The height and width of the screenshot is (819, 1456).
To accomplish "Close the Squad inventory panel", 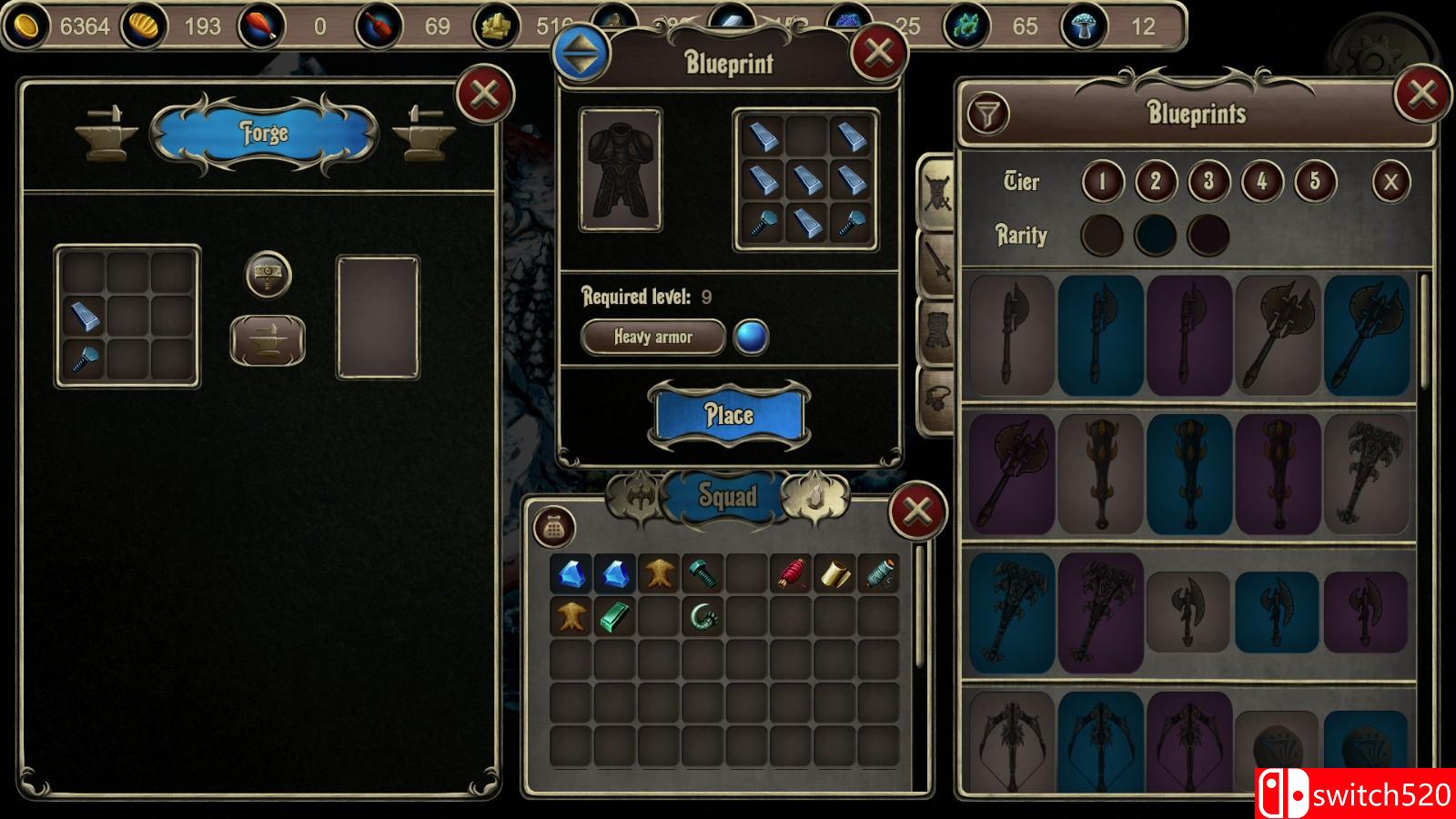I will pos(916,511).
